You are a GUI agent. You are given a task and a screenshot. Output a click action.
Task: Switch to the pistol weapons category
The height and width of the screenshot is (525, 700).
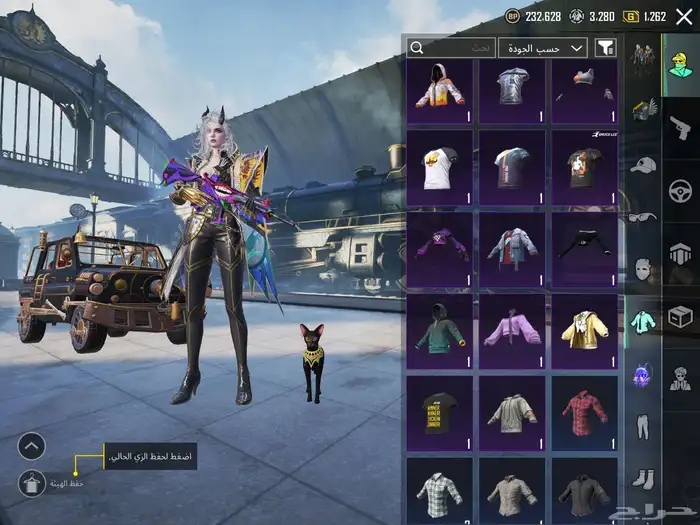(x=681, y=126)
